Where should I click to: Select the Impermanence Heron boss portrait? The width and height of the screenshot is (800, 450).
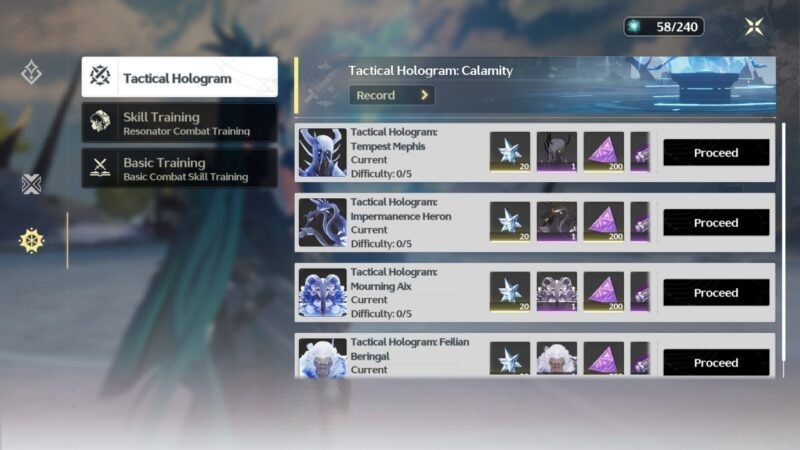click(322, 223)
